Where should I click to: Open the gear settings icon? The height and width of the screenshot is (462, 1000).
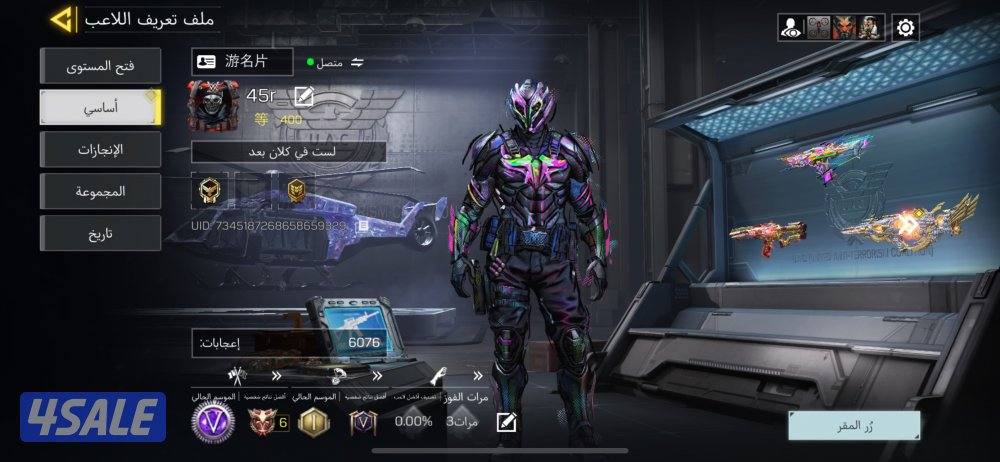(906, 27)
